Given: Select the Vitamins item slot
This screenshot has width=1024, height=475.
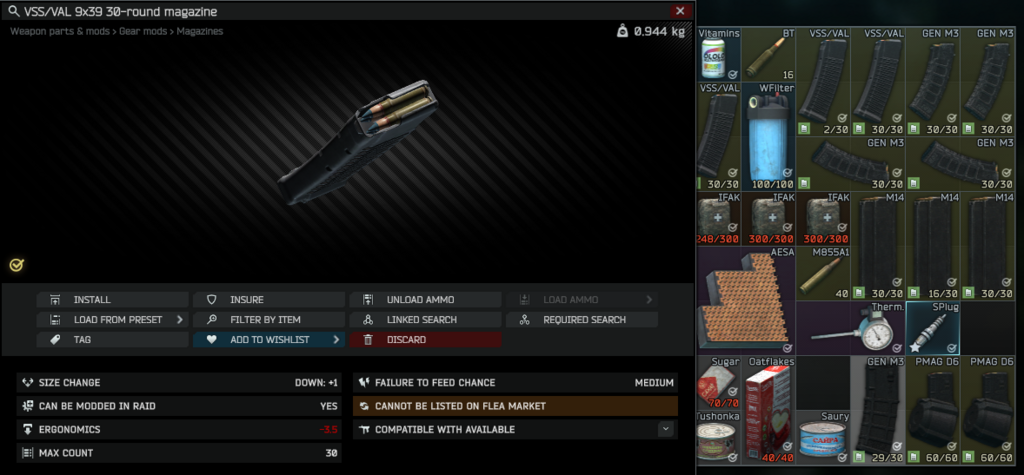Looking at the screenshot, I should (x=720, y=55).
